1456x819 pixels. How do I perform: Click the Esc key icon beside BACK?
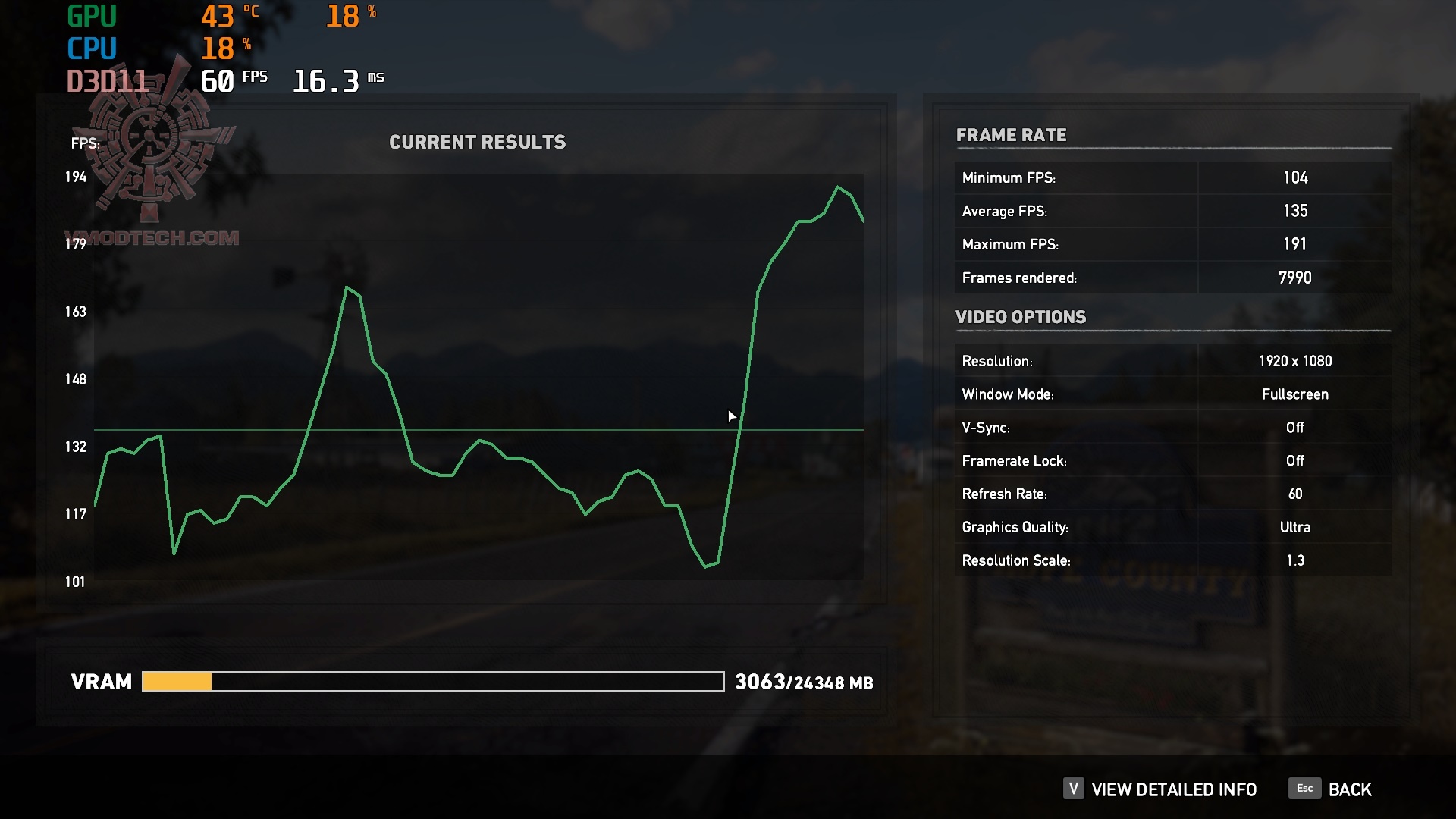click(1304, 789)
